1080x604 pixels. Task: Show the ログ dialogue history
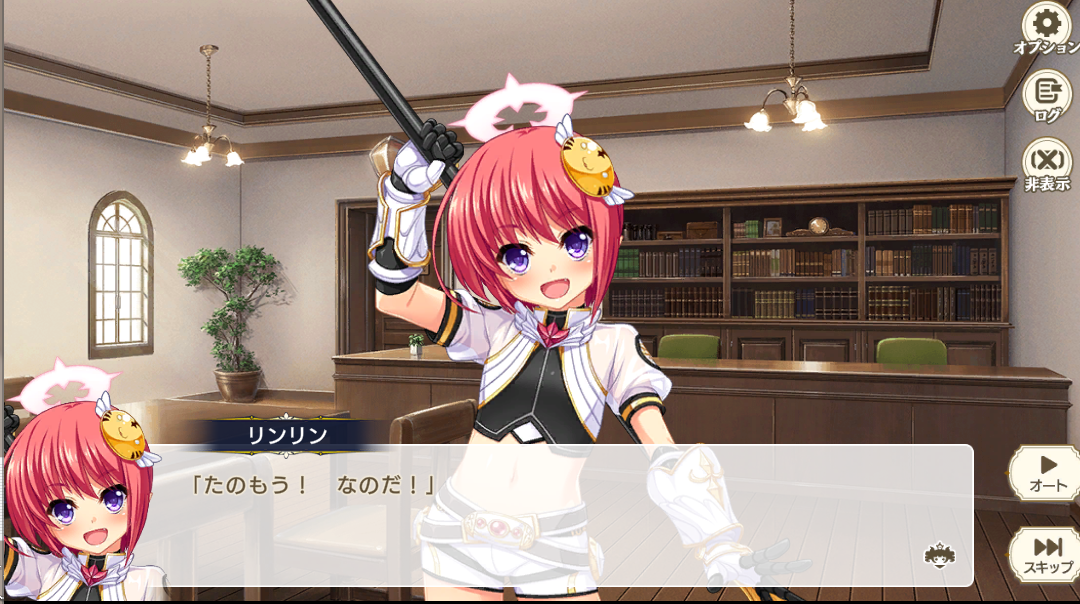(1047, 96)
